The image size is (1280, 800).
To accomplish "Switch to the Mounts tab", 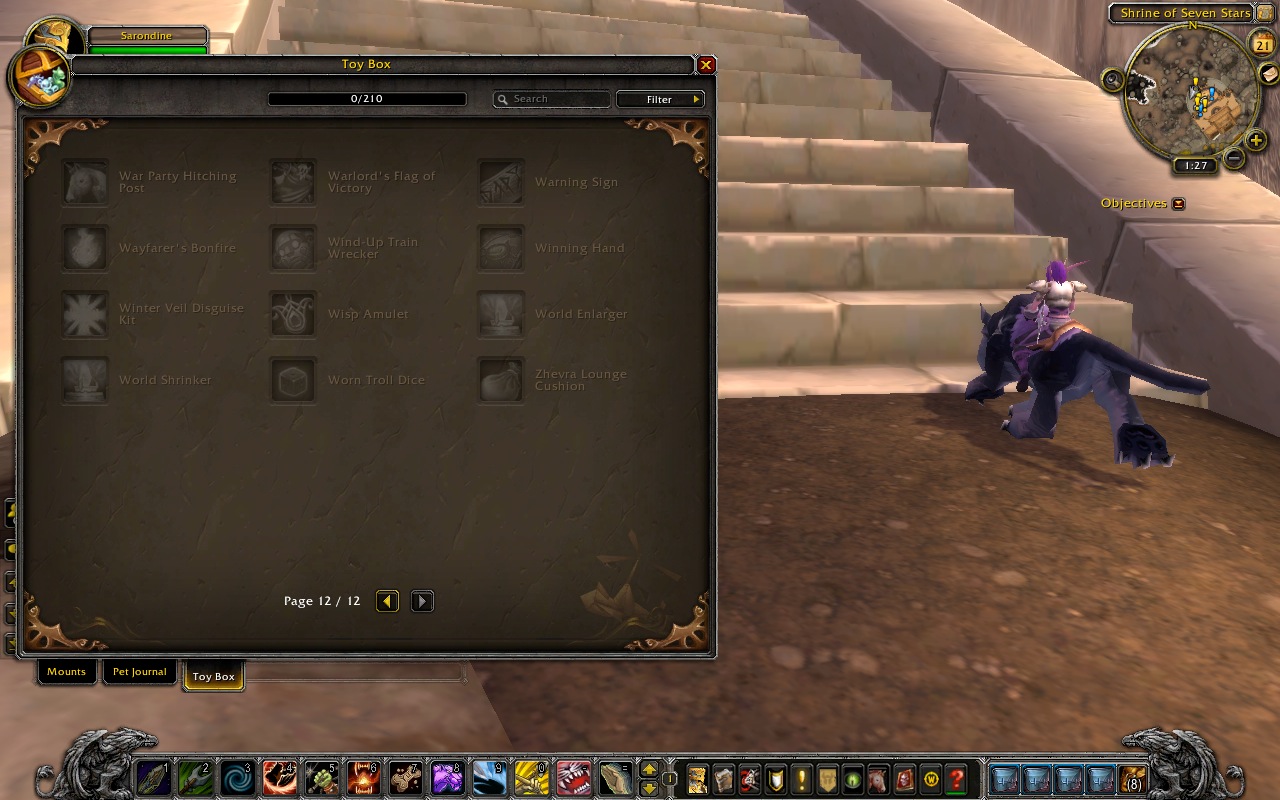I will 66,672.
